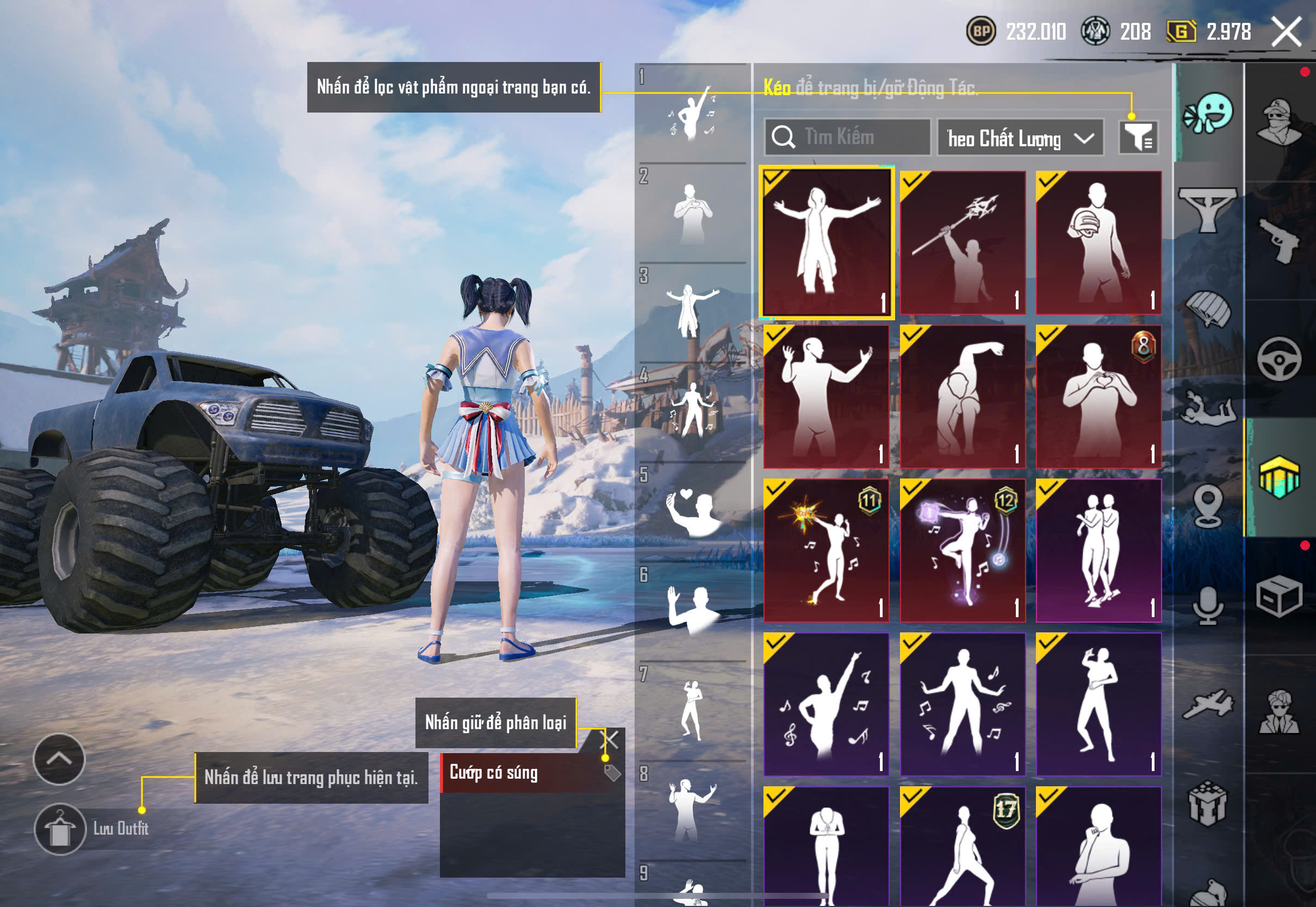Screen dimensions: 1316x907
Task: Switch to the steering wheel vehicle tab
Action: click(x=1278, y=359)
